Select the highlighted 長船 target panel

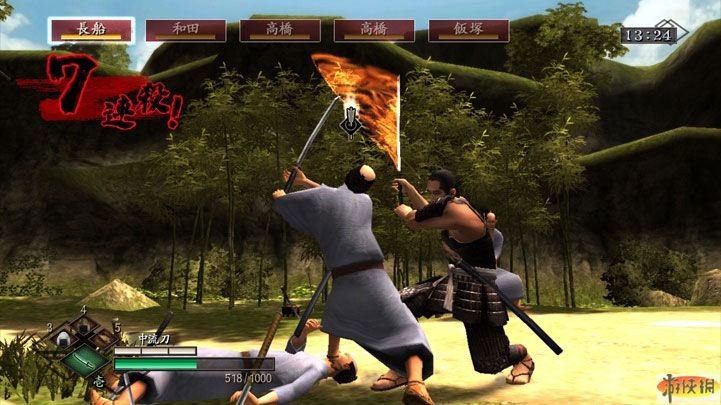pyautogui.click(x=91, y=29)
